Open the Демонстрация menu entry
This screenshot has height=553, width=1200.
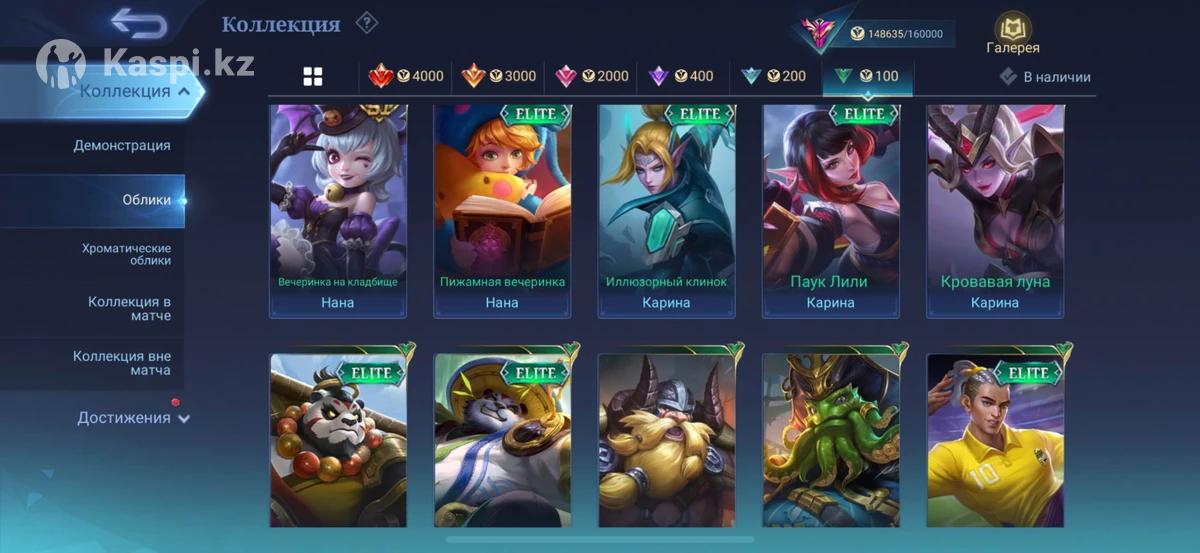point(121,146)
